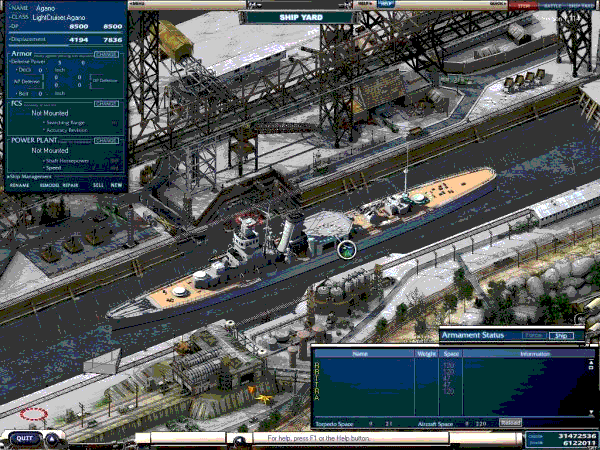Change the Armor configuration
This screenshot has width=600, height=450.
(106, 54)
